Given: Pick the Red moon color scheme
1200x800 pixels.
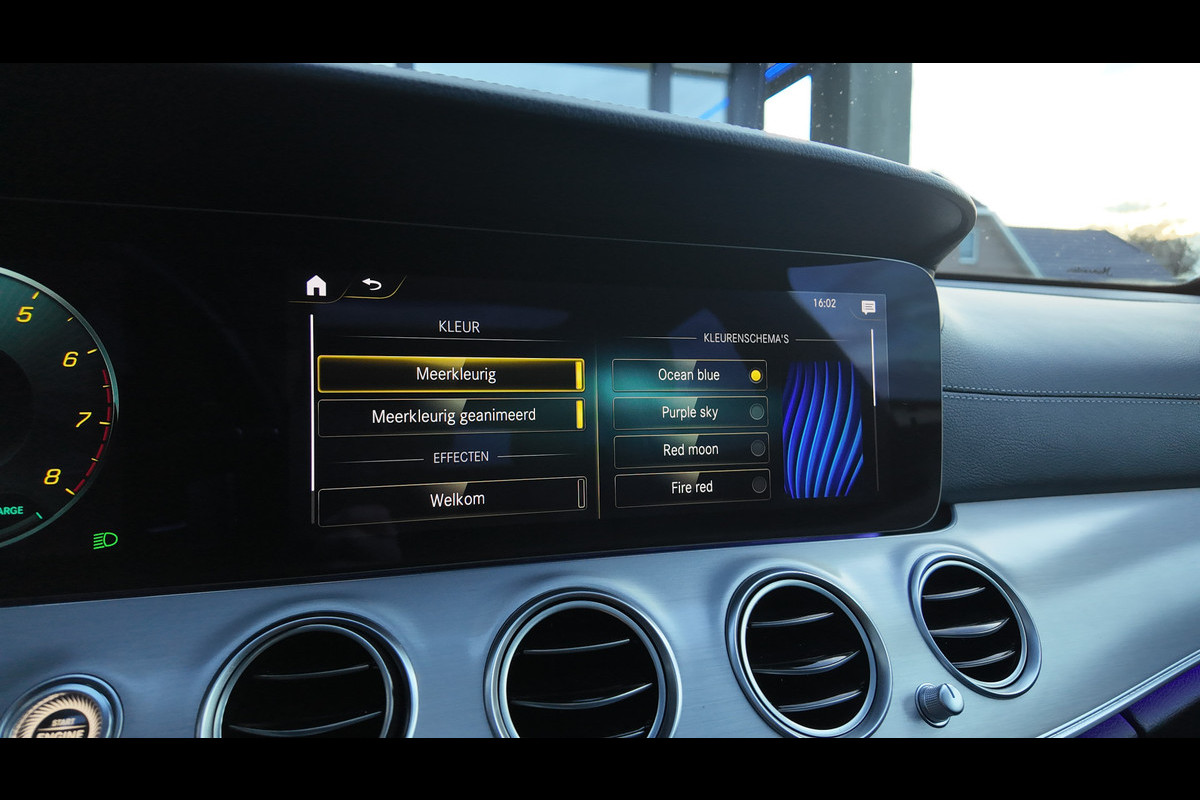Looking at the screenshot, I should (691, 450).
